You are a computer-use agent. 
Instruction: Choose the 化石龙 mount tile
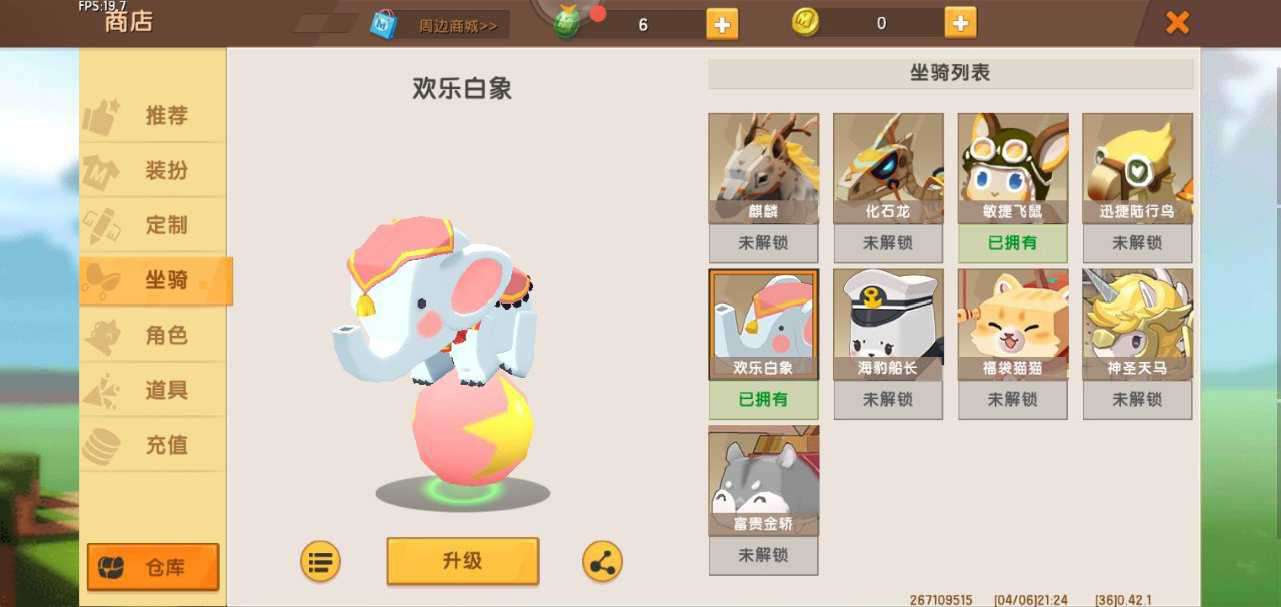[x=888, y=168]
